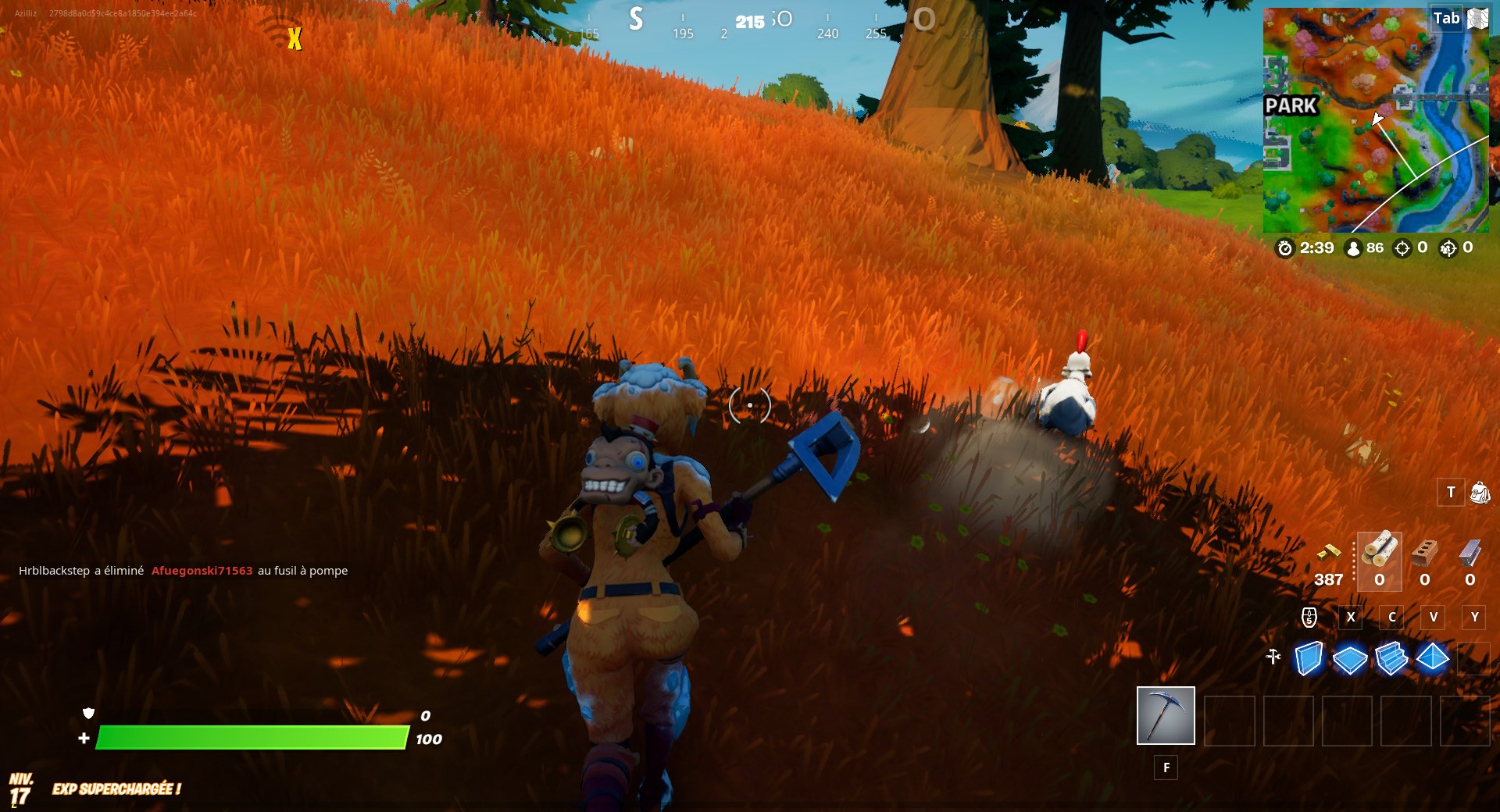Click the Afuegonski71563 name in the kill feed
The image size is (1500, 812).
point(202,570)
